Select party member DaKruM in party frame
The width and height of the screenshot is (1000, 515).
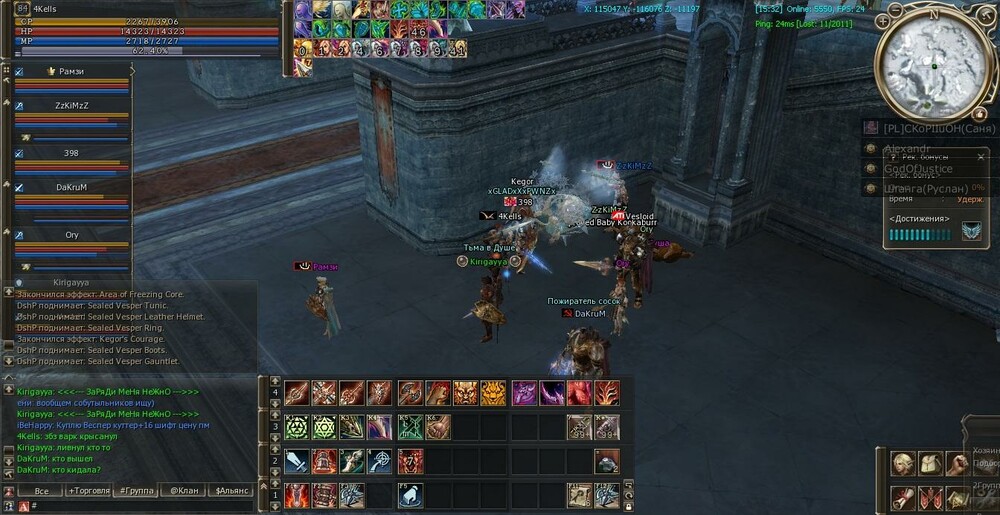click(70, 187)
